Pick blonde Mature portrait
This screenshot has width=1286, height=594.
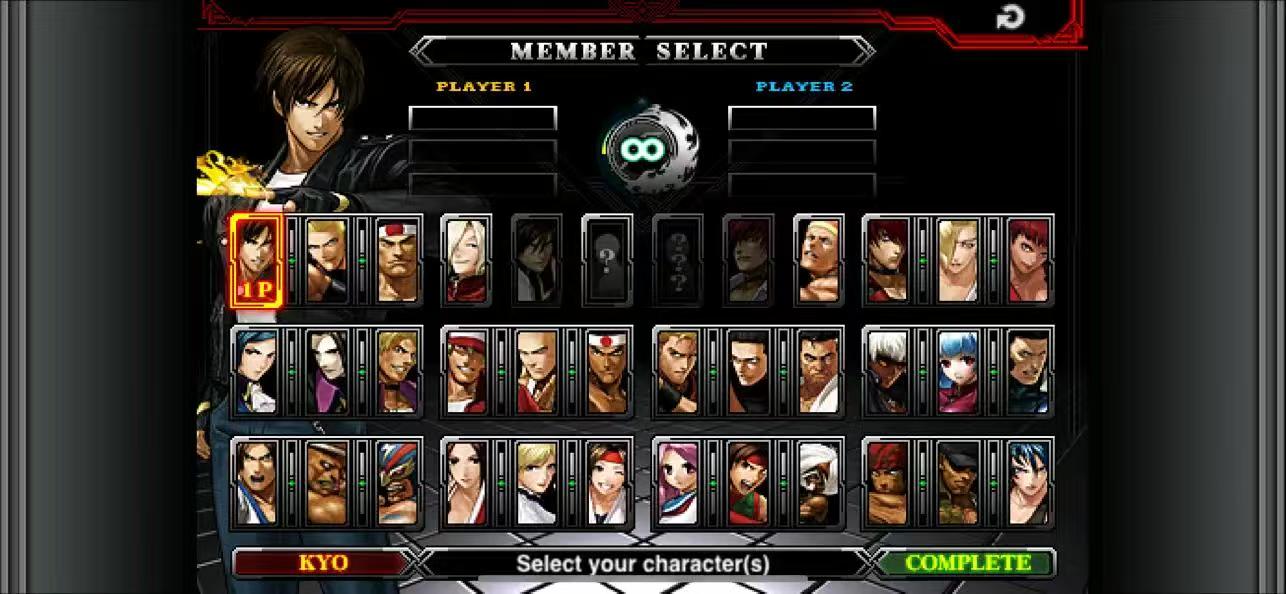pos(958,260)
